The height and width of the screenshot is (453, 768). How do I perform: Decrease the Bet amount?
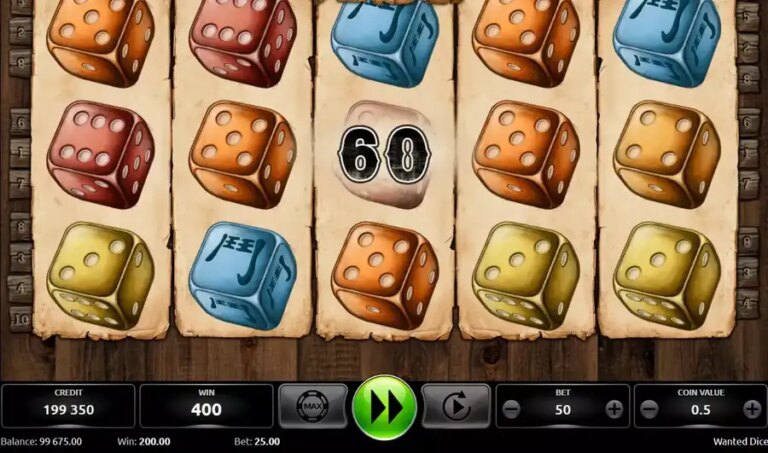tap(511, 409)
